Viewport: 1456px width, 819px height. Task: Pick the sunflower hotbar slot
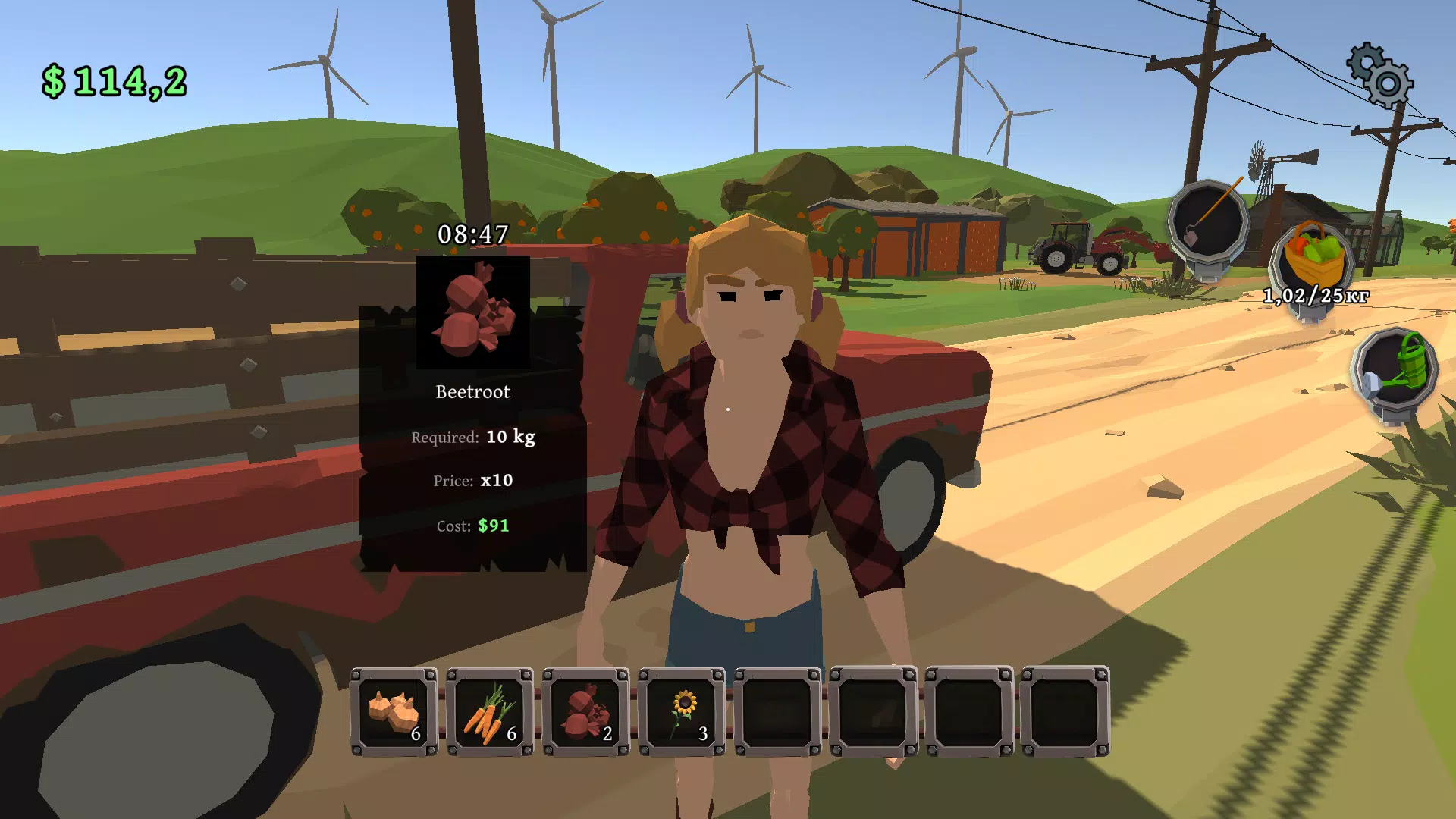click(682, 712)
